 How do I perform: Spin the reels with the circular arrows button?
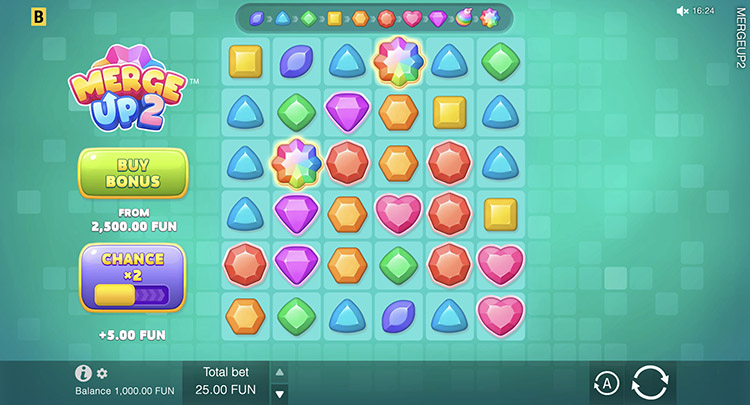[649, 383]
